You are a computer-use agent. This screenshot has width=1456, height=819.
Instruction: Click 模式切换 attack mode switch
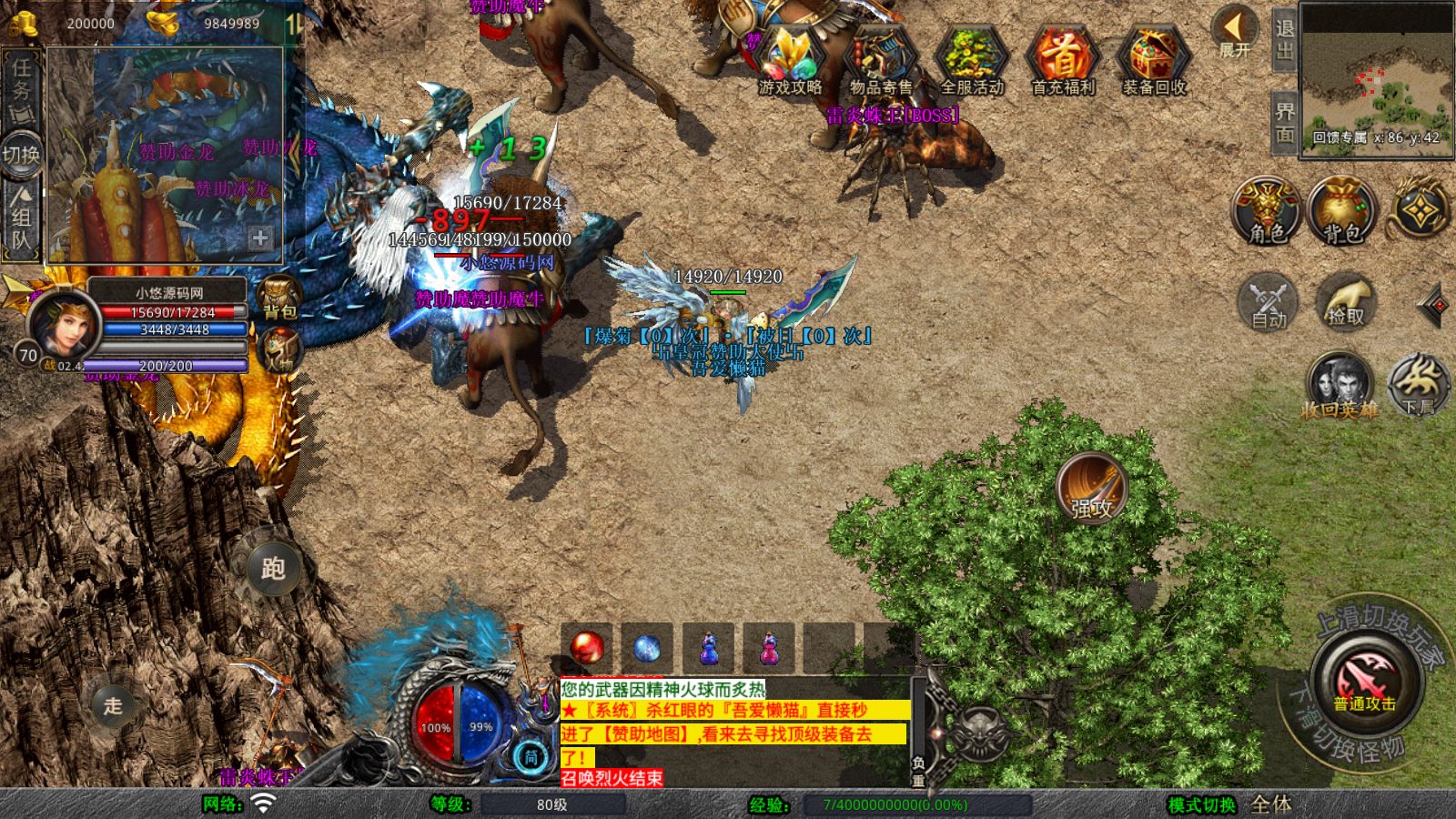[1202, 804]
